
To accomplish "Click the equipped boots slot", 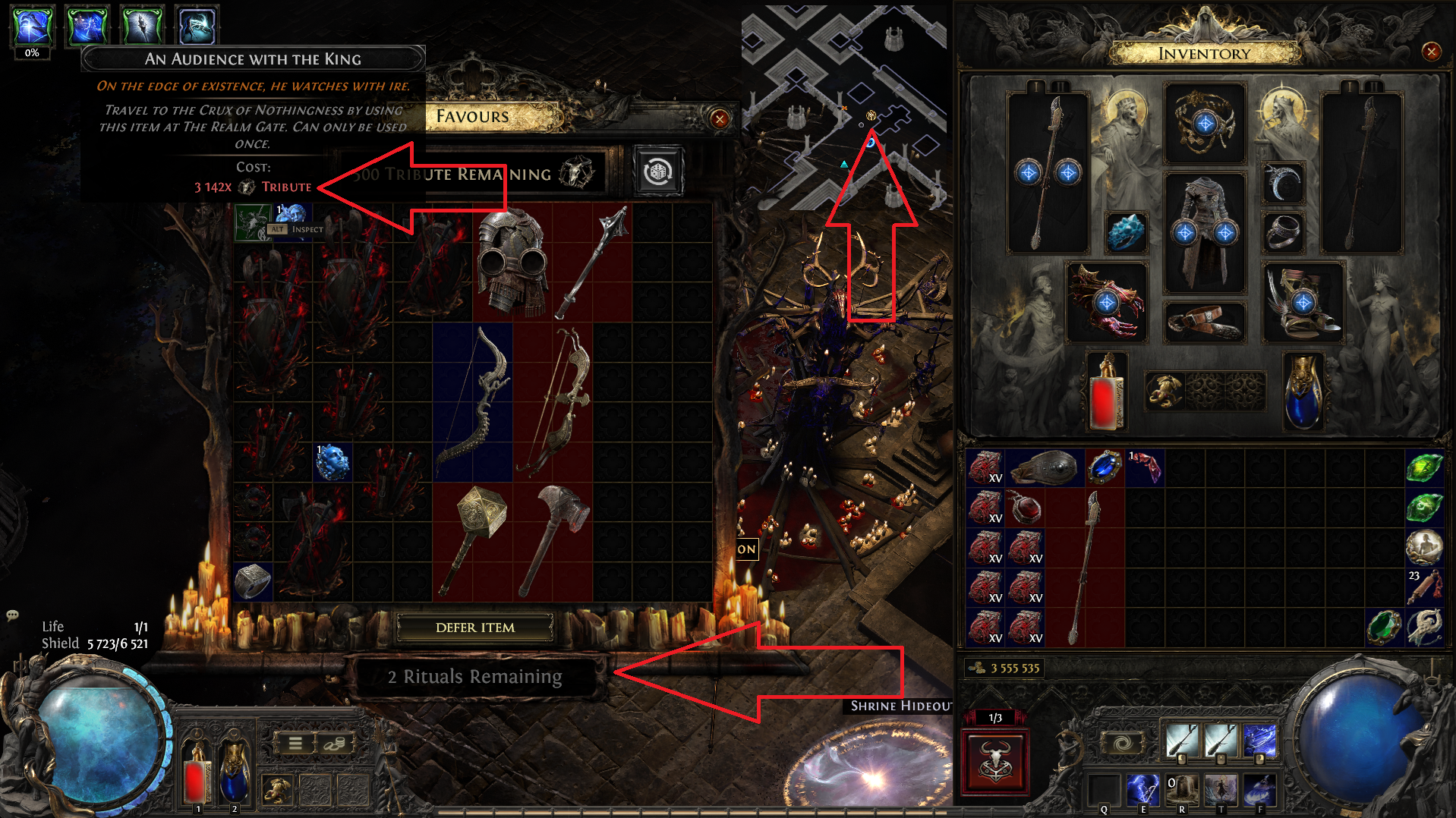I will pyautogui.click(x=1303, y=301).
